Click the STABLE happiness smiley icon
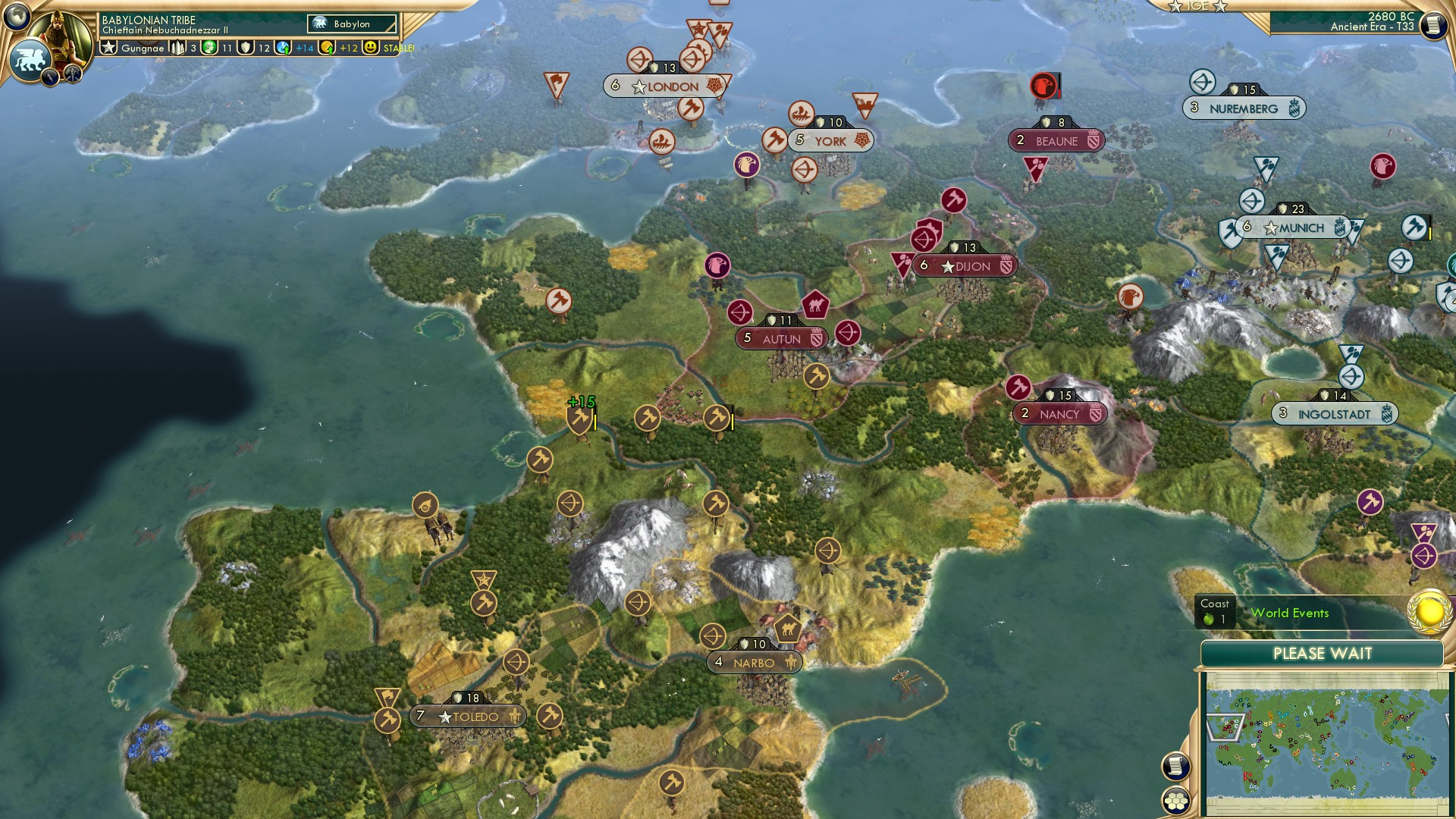Image resolution: width=1456 pixels, height=819 pixels. [x=369, y=47]
